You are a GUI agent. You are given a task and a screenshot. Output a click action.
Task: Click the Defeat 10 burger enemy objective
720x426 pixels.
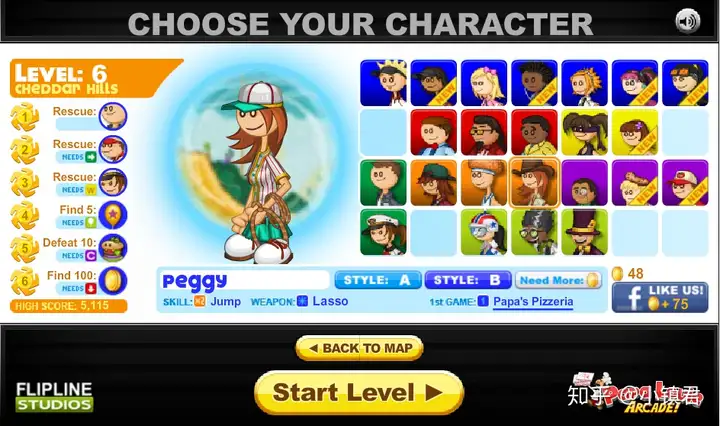click(113, 247)
